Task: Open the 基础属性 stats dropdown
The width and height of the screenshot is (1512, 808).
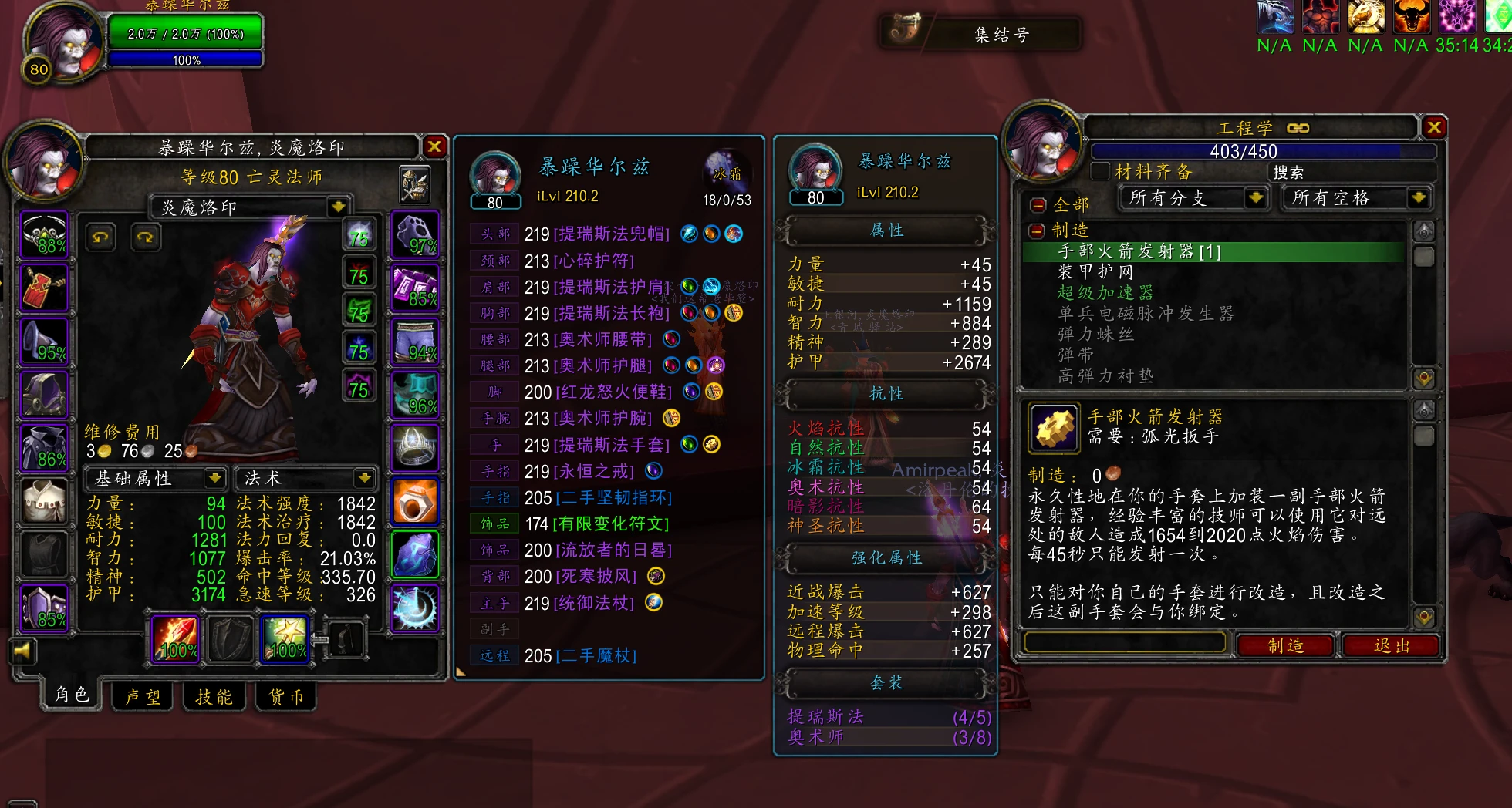Action: tap(214, 479)
